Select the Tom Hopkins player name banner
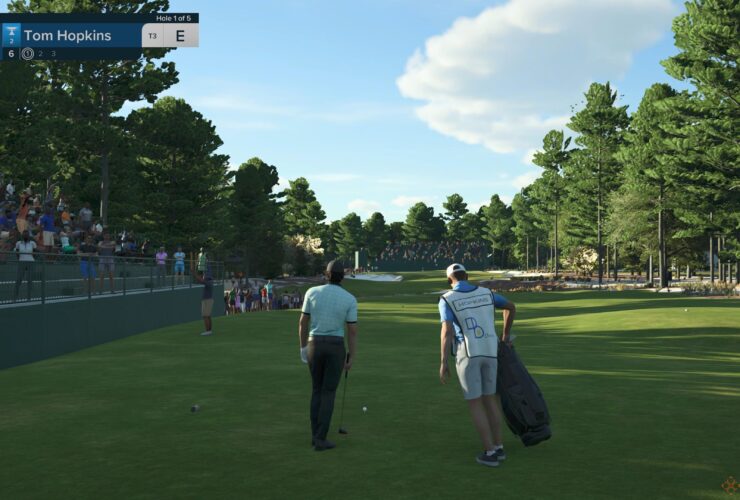 pyautogui.click(x=68, y=36)
